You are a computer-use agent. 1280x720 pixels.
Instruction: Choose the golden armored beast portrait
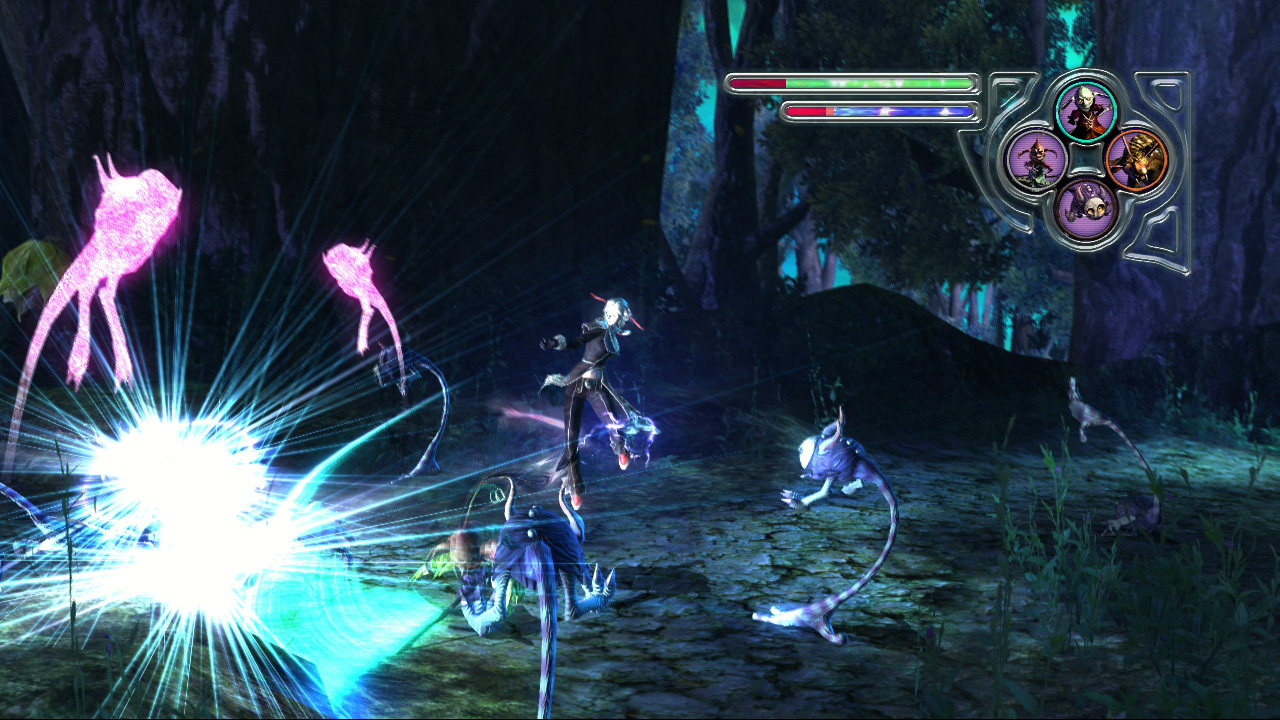coord(1137,159)
